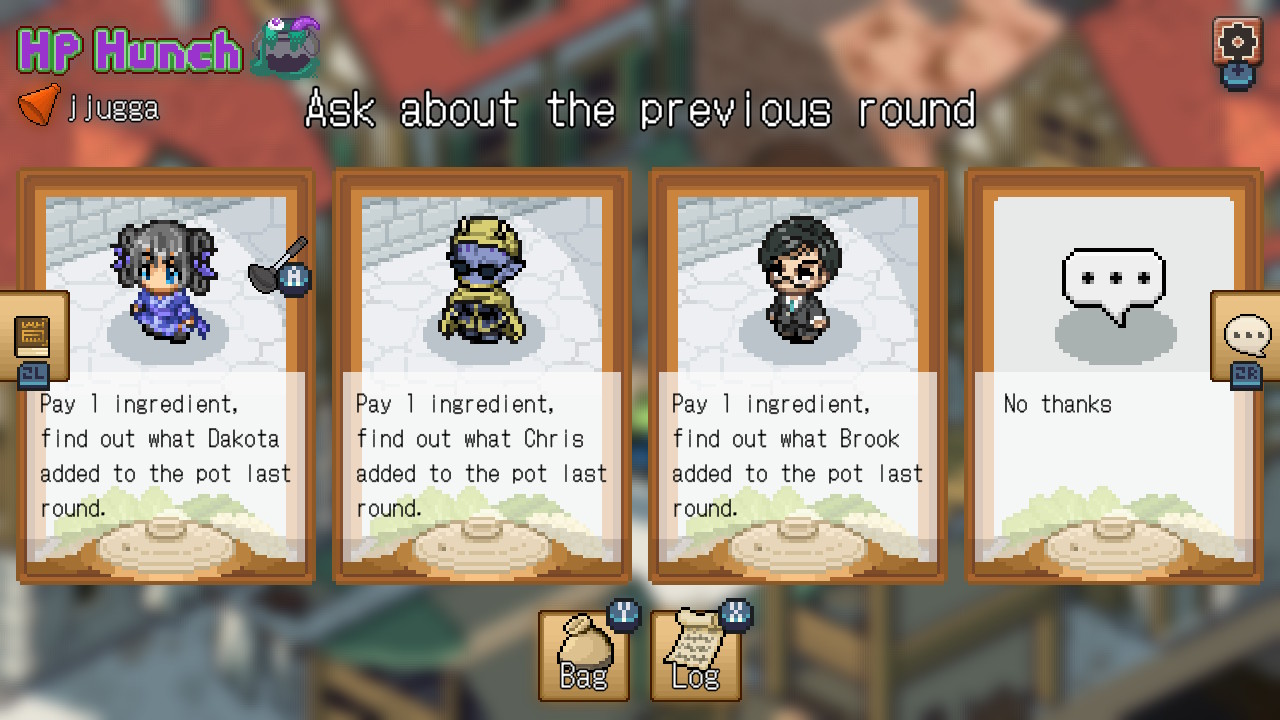This screenshot has height=720, width=1280.
Task: Choose the No thanks option
Action: [x=1113, y=375]
